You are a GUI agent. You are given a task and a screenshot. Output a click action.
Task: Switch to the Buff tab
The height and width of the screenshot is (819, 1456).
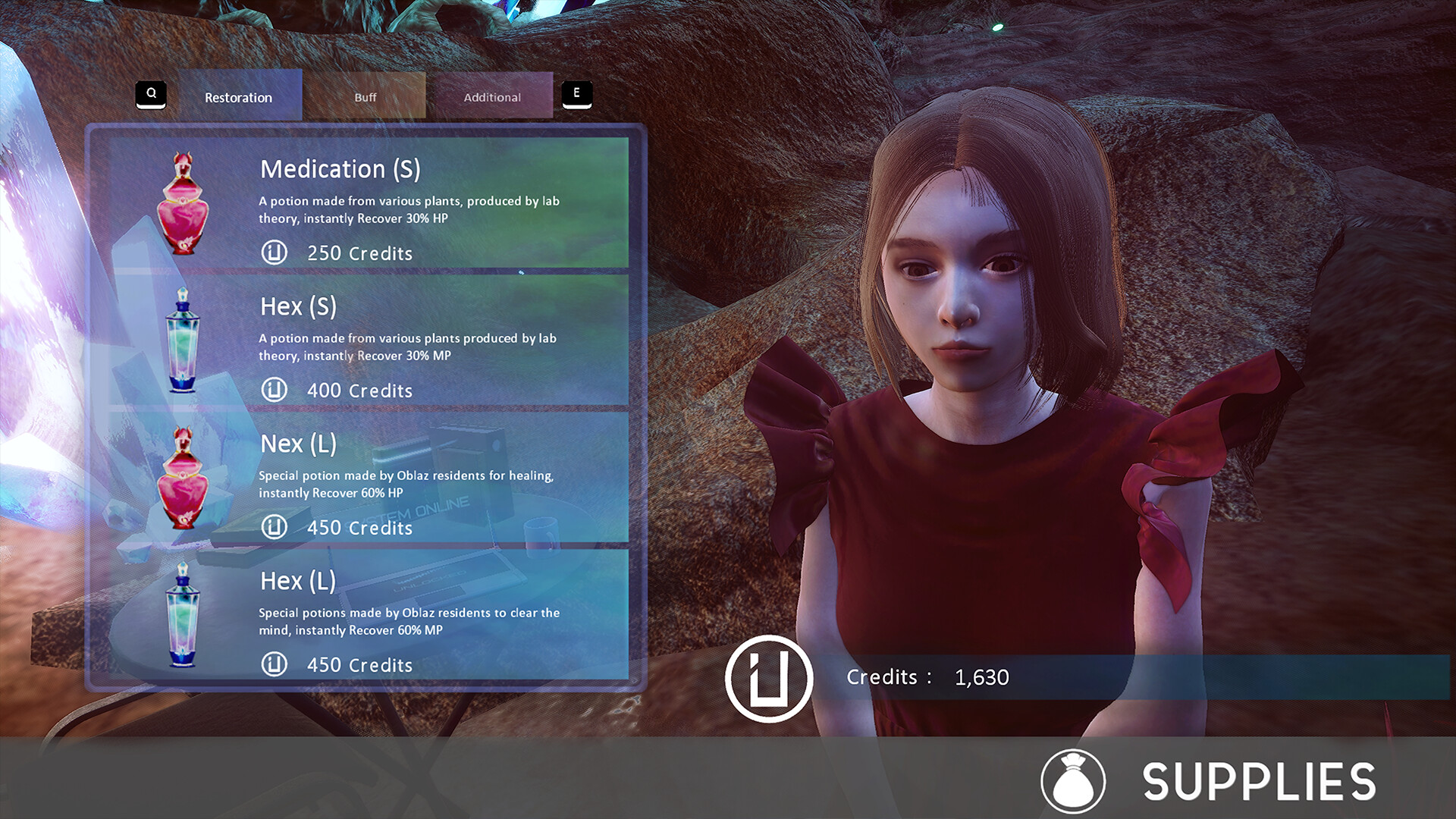[x=365, y=97]
